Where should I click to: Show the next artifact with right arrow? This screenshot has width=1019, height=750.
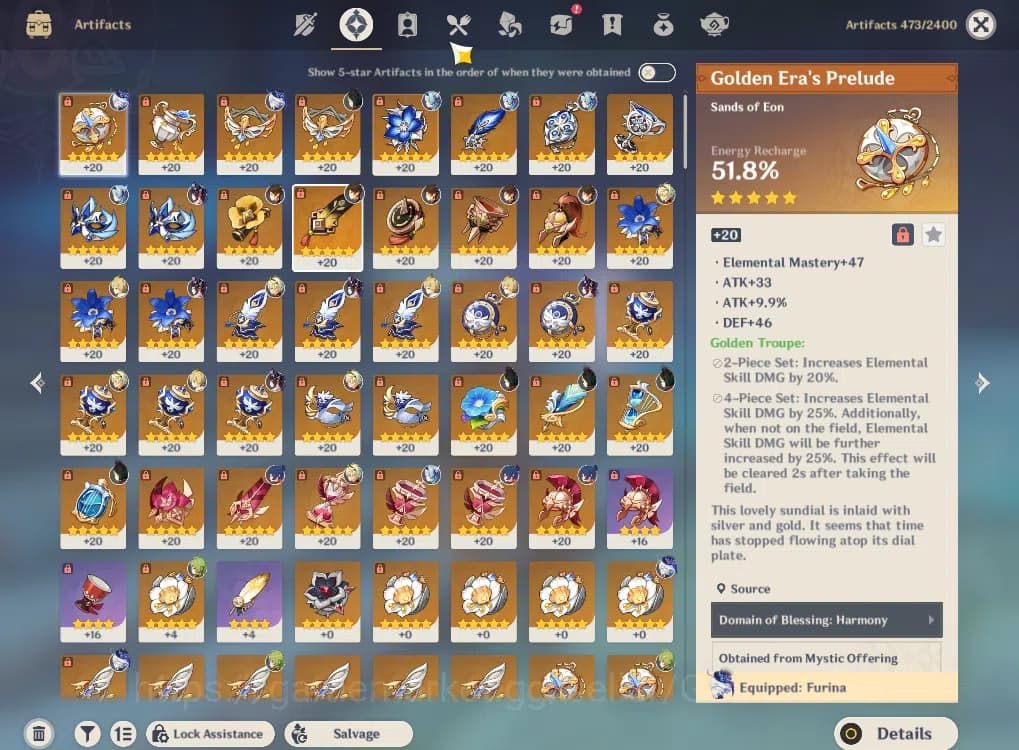click(982, 382)
